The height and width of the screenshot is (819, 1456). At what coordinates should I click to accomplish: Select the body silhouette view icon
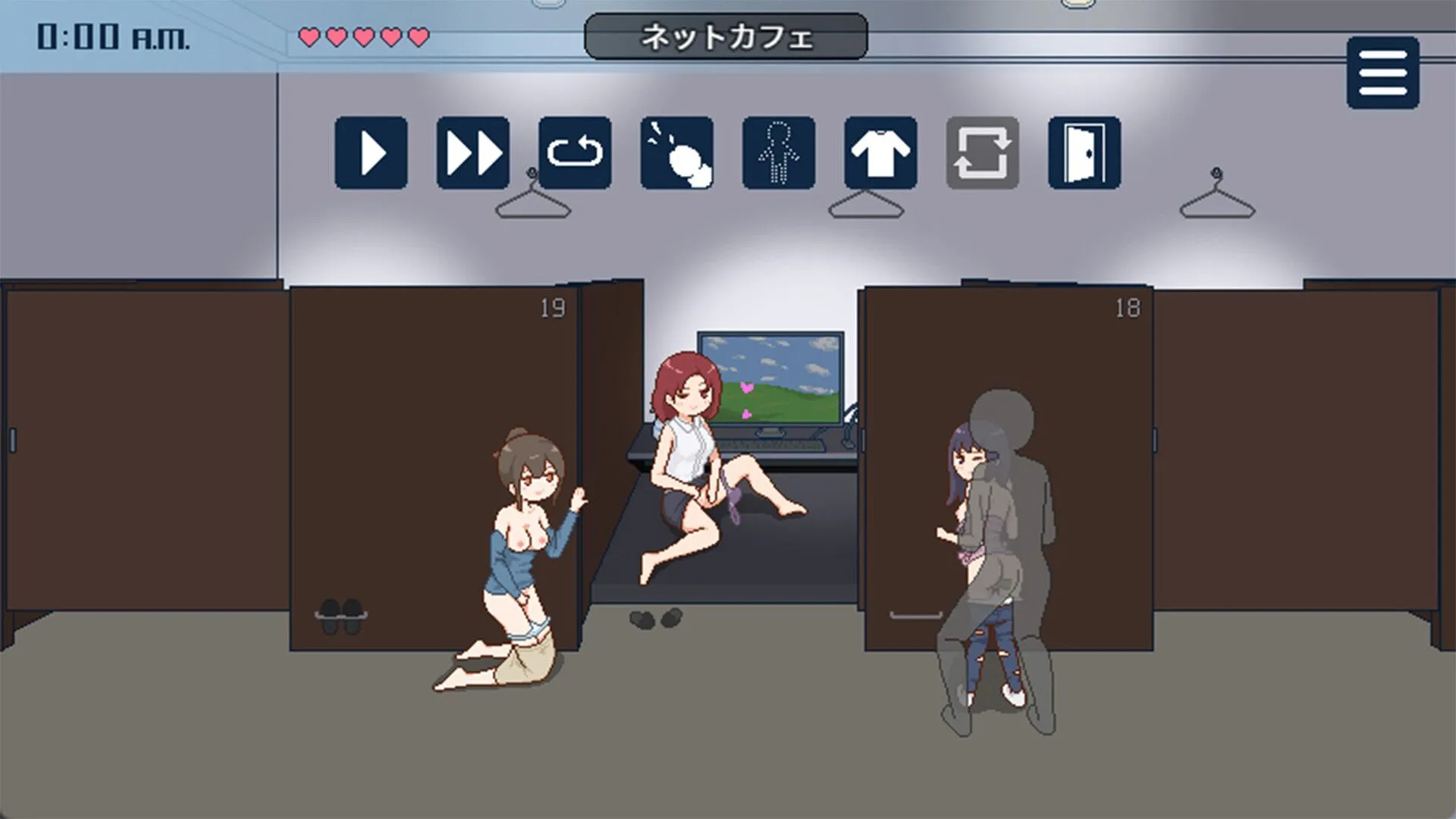pos(779,152)
